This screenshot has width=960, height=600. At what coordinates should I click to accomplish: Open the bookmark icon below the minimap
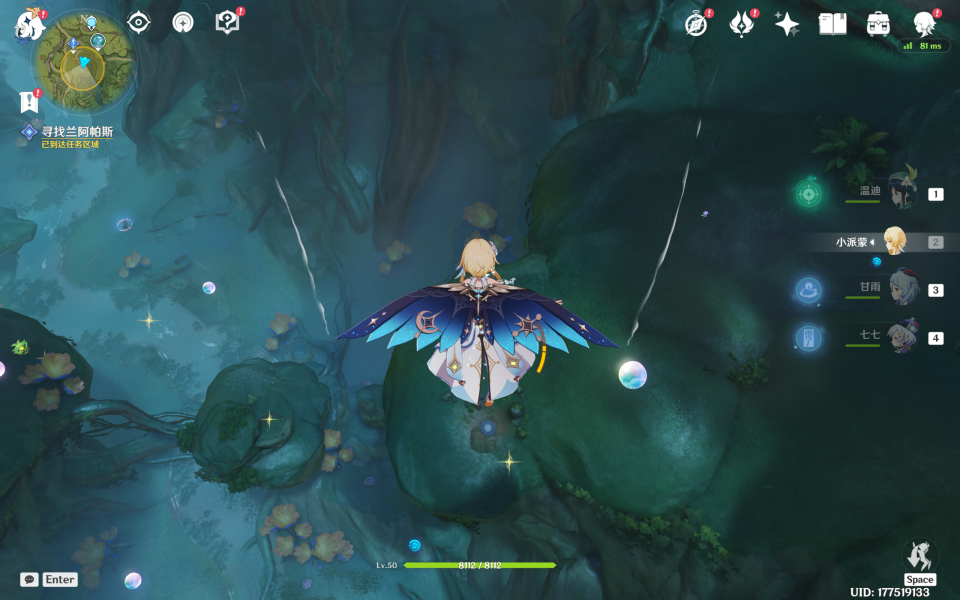(x=29, y=101)
